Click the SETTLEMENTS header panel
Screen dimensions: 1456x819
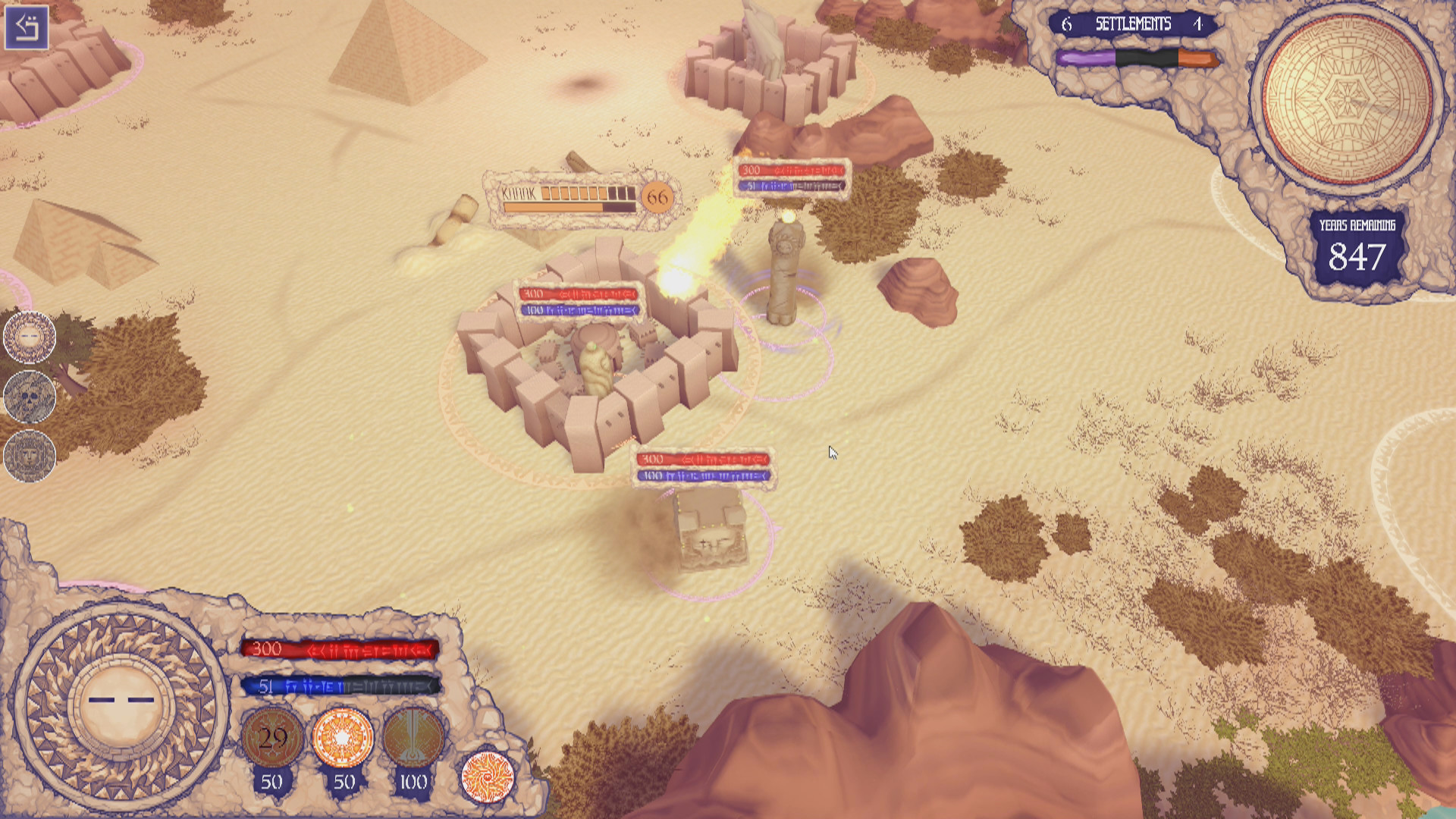click(x=1133, y=24)
